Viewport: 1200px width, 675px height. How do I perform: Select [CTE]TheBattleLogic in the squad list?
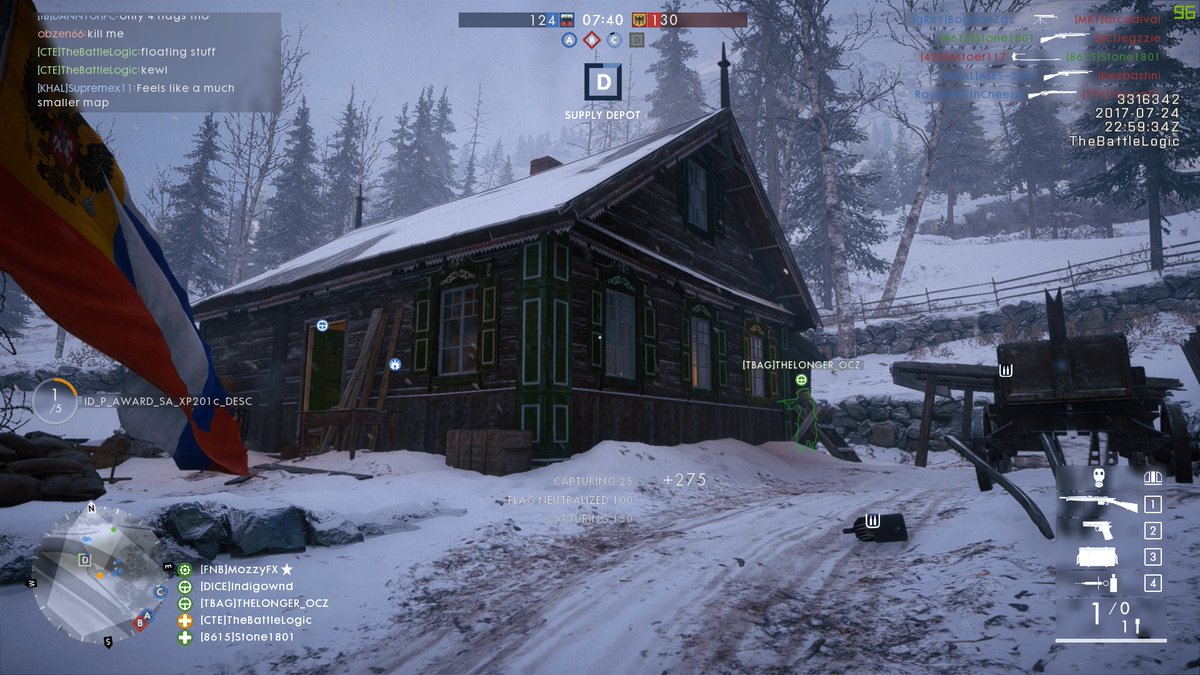255,620
